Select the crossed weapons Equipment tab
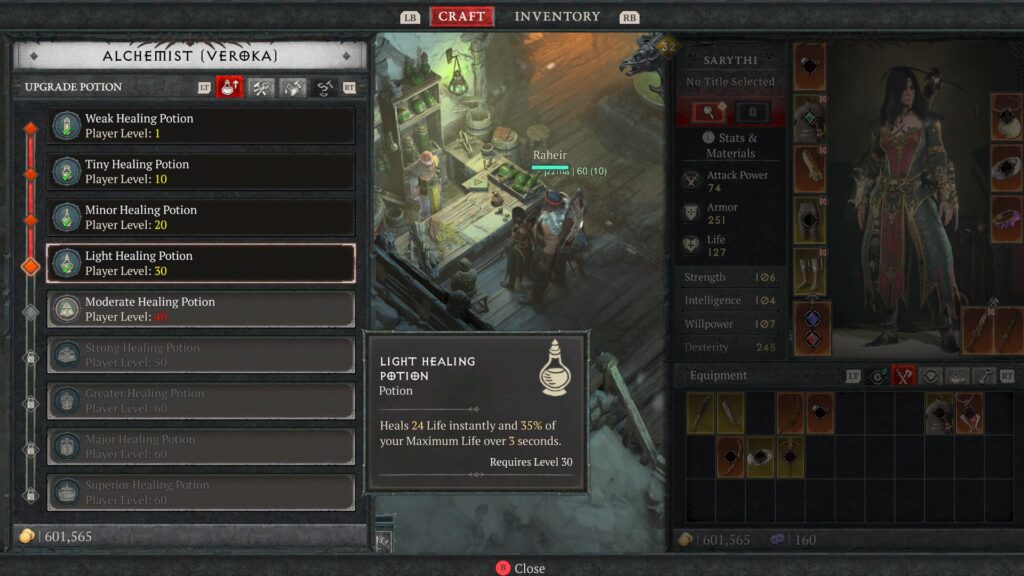Screen dimensions: 1024x576 pos(903,376)
